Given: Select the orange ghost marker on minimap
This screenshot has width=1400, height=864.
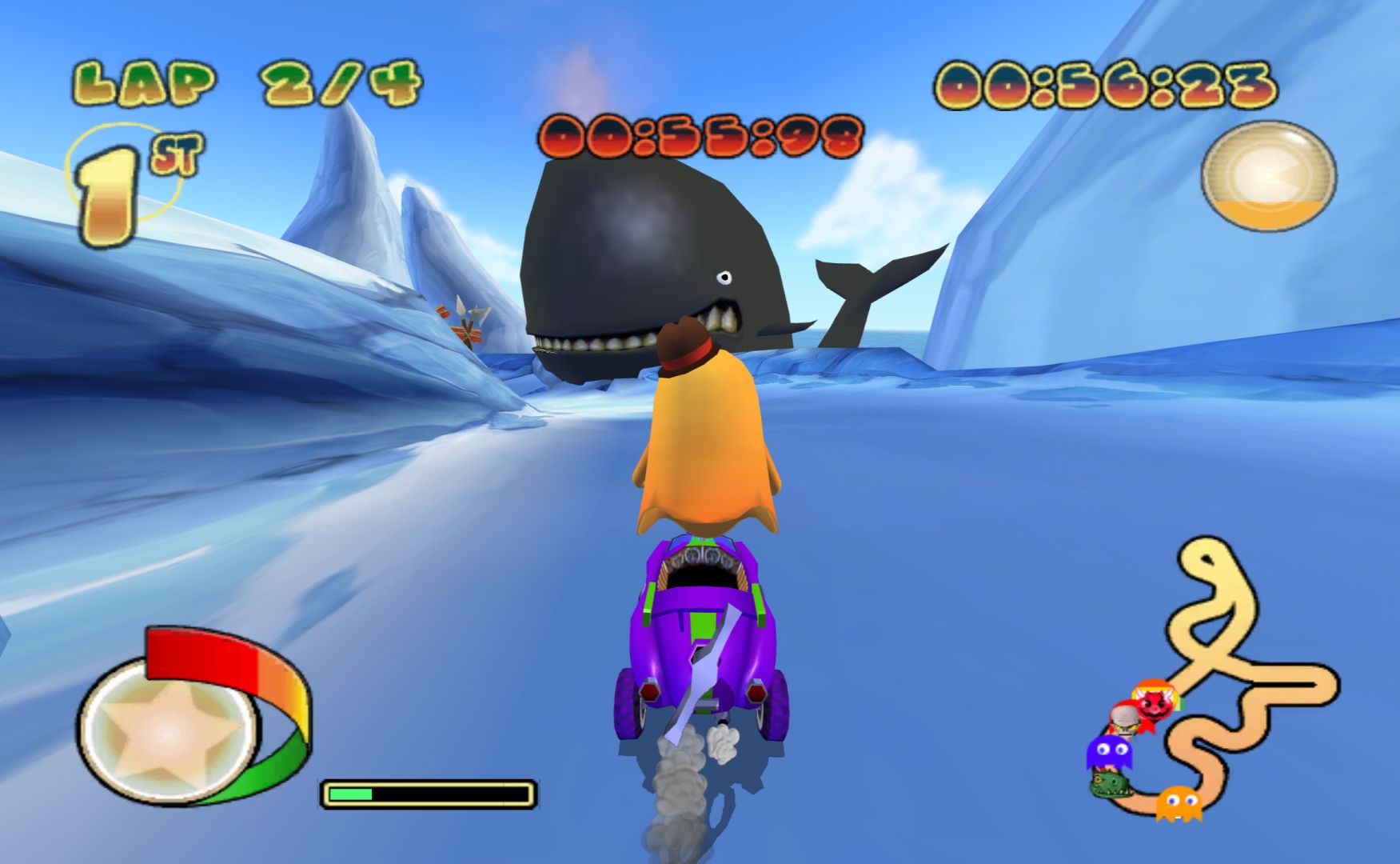Looking at the screenshot, I should (x=1179, y=802).
